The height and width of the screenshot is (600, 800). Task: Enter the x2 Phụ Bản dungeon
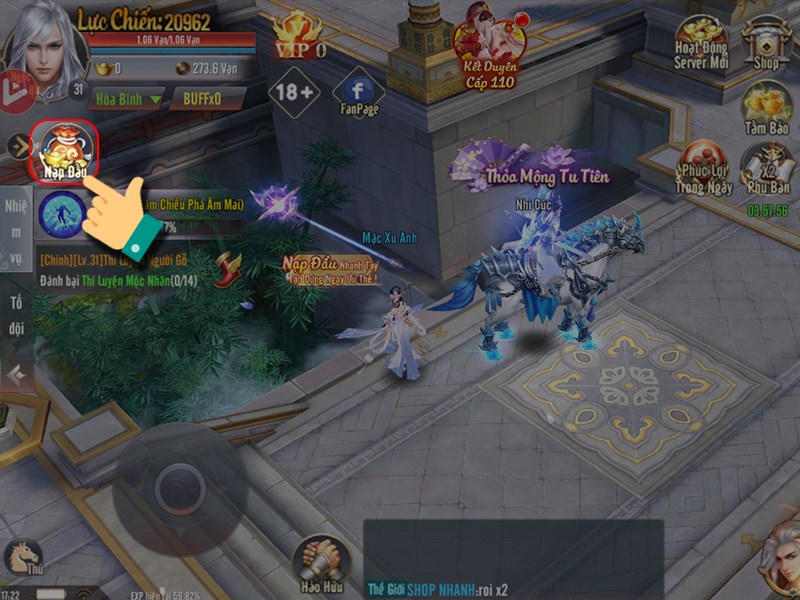click(x=767, y=172)
